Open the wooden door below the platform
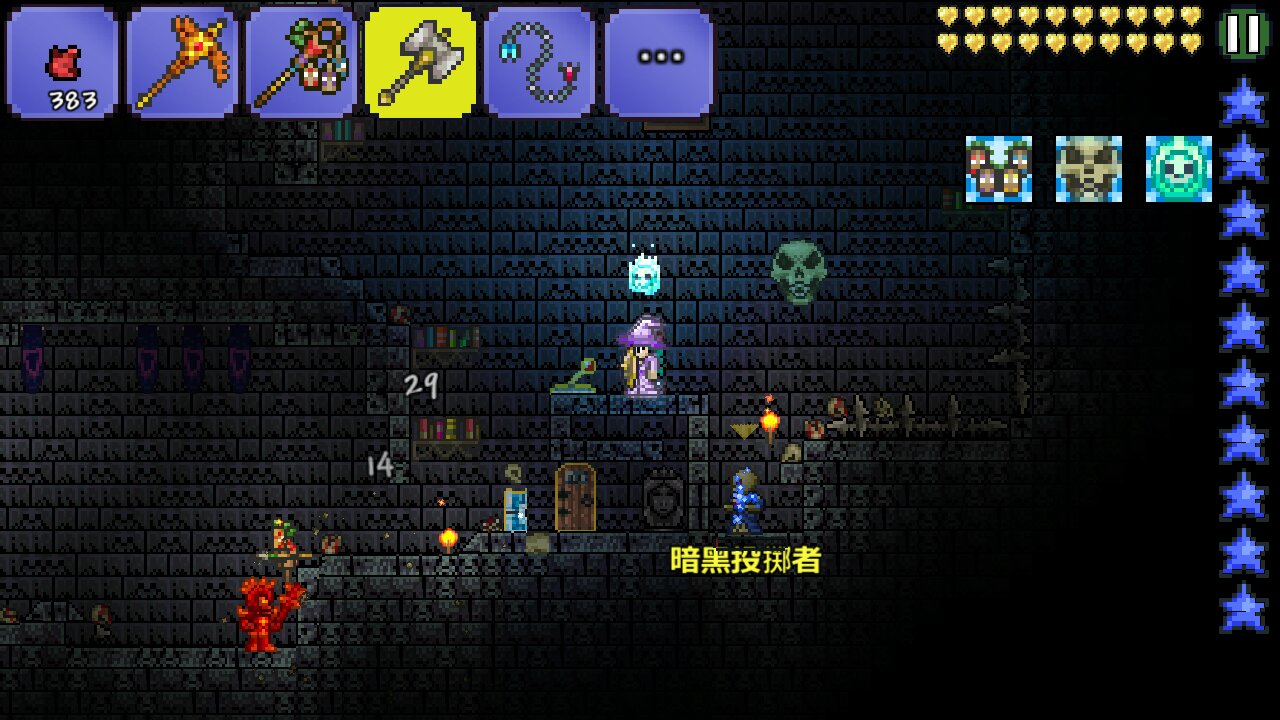Image resolution: width=1280 pixels, height=720 pixels. click(574, 498)
